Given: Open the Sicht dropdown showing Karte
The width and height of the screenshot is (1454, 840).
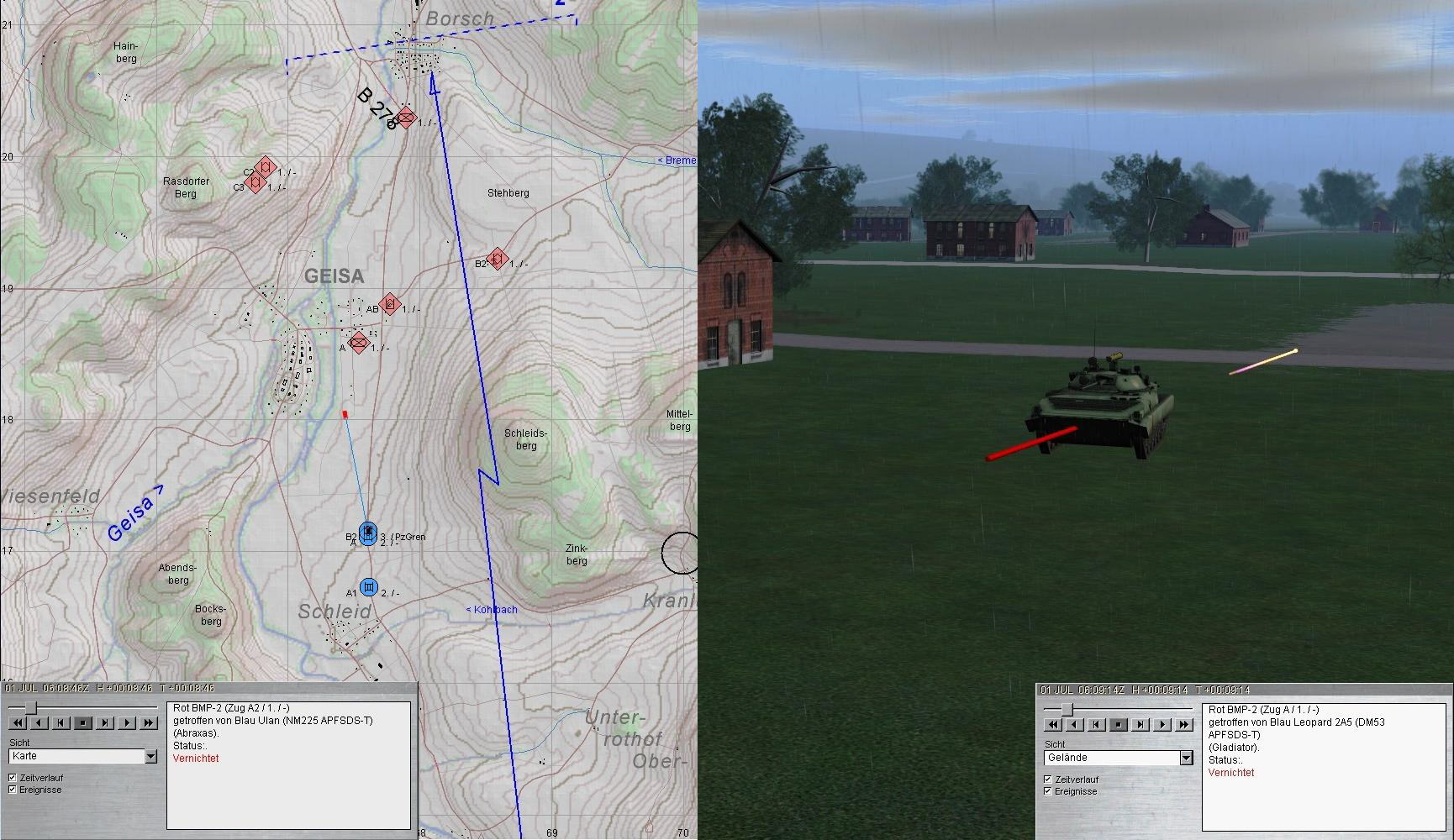Looking at the screenshot, I should pyautogui.click(x=151, y=757).
